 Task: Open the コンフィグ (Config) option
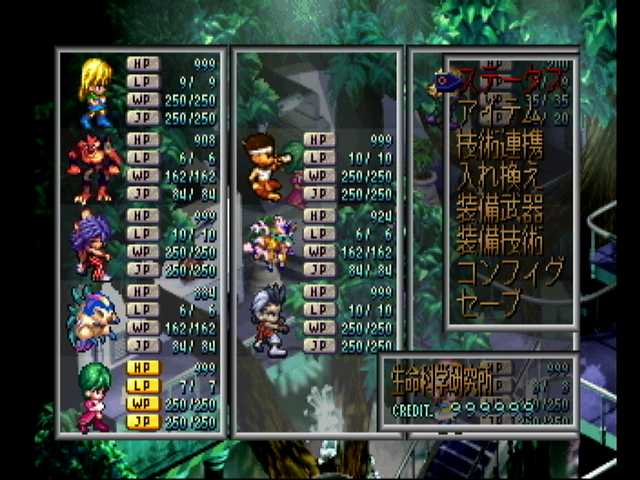510,272
